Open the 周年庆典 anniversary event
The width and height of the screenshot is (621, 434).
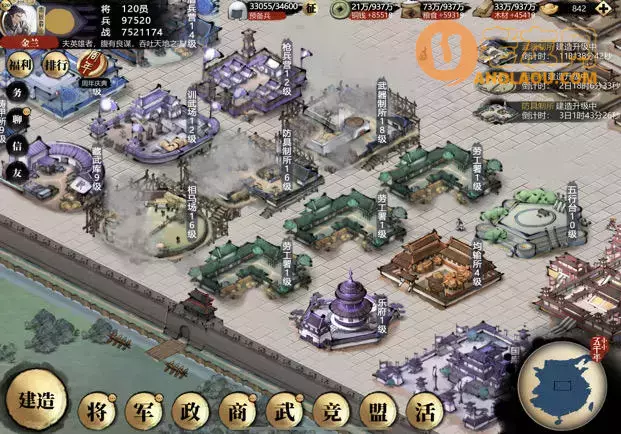point(93,66)
